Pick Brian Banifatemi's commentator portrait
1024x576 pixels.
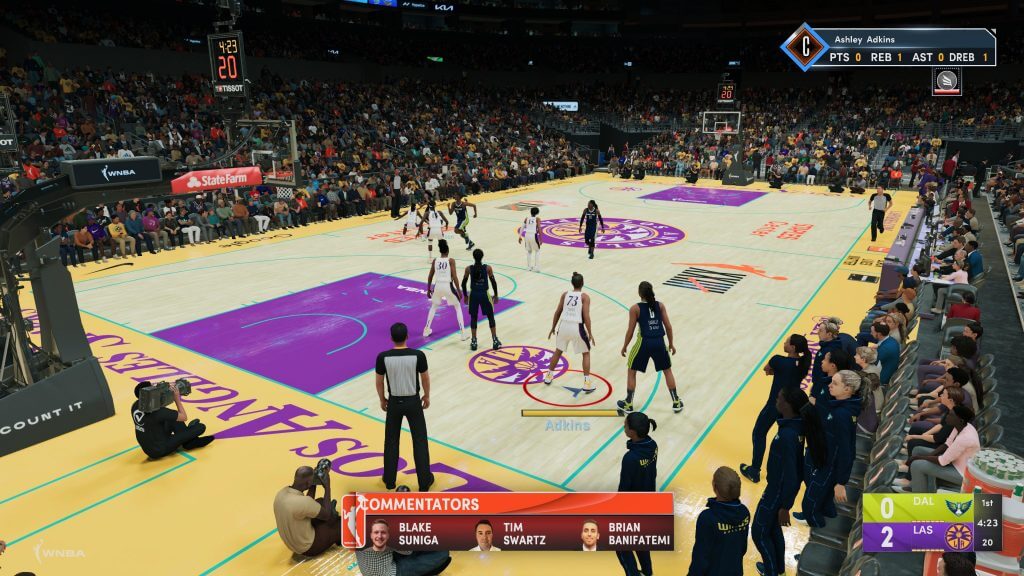[590, 534]
